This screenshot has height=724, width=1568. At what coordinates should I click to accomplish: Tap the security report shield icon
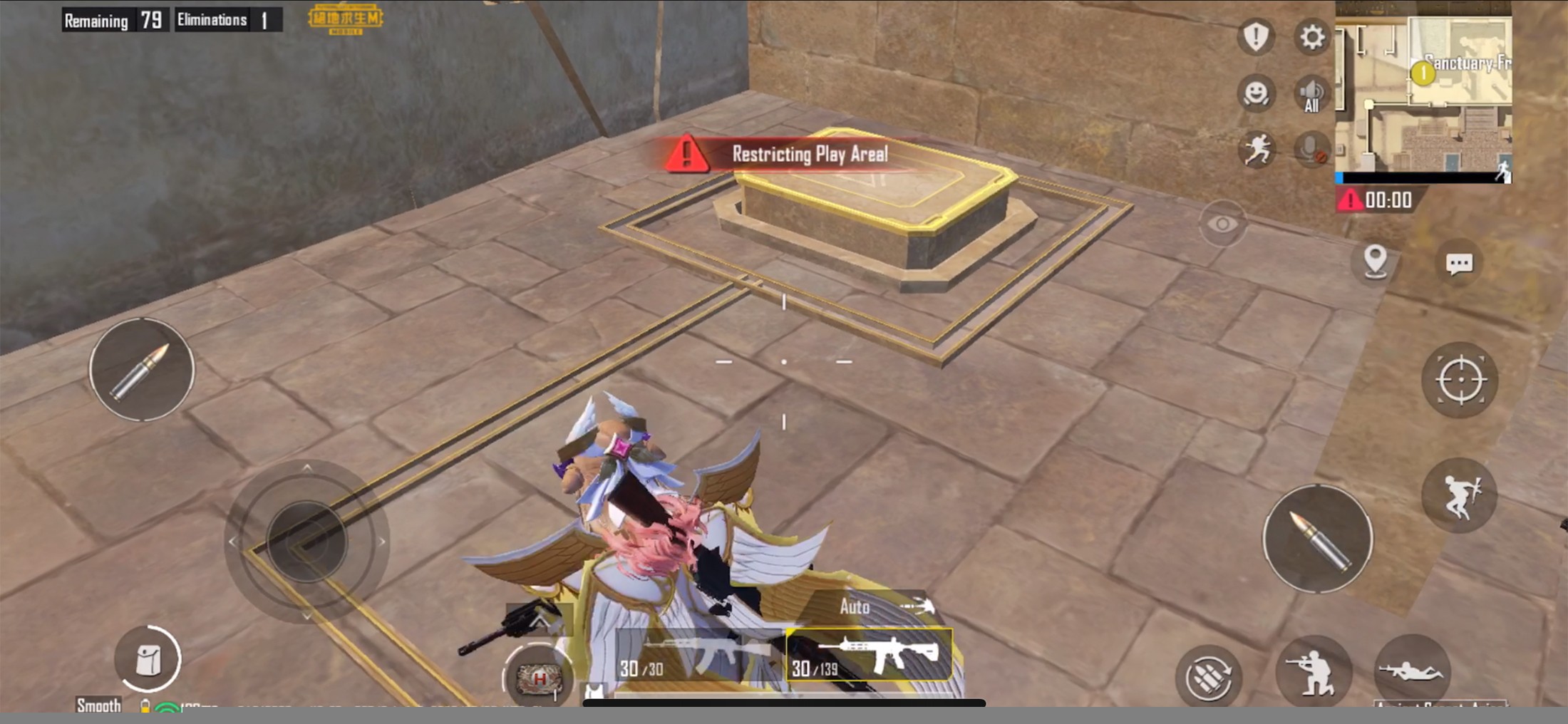1256,37
